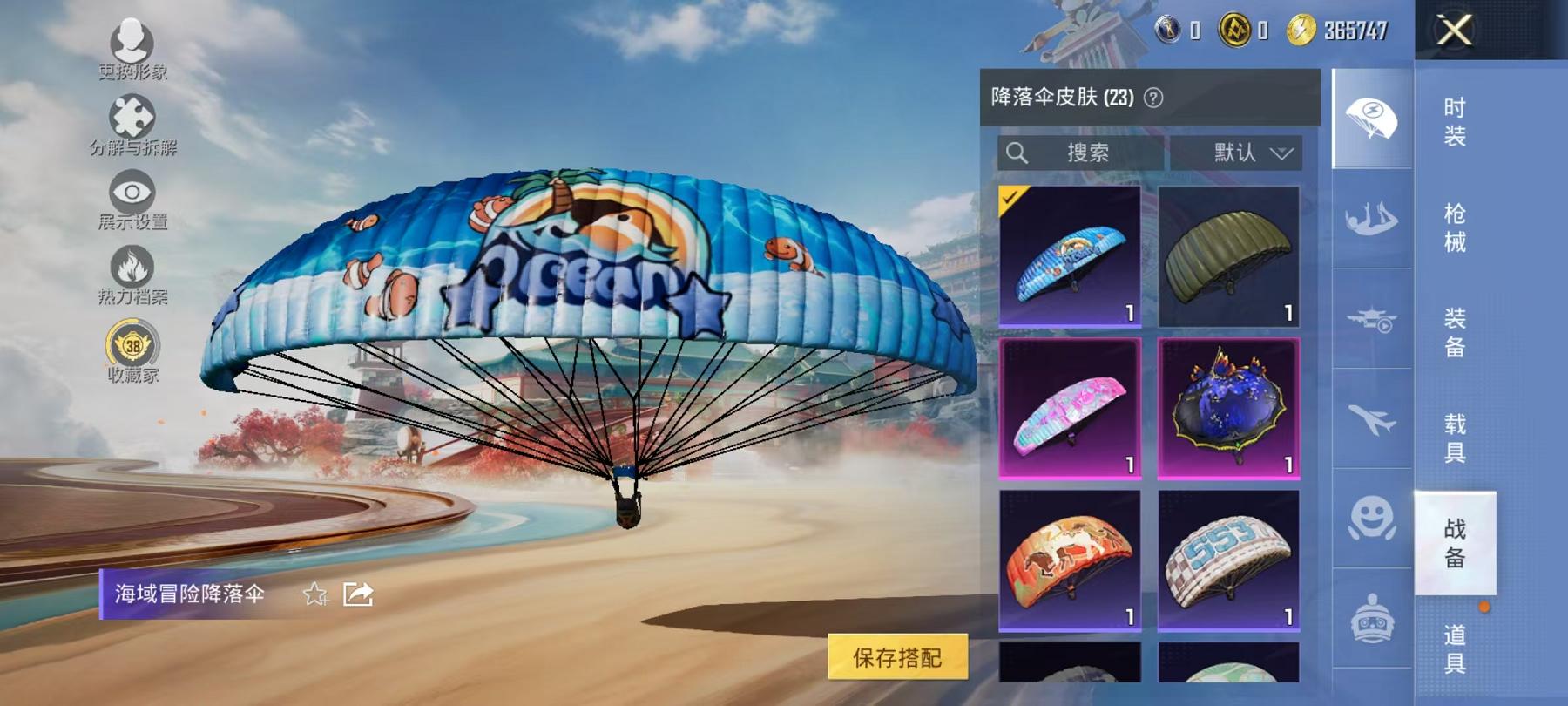This screenshot has height=706, width=1568.
Task: Click the 更换形象 avatar icon
Action: [131, 42]
